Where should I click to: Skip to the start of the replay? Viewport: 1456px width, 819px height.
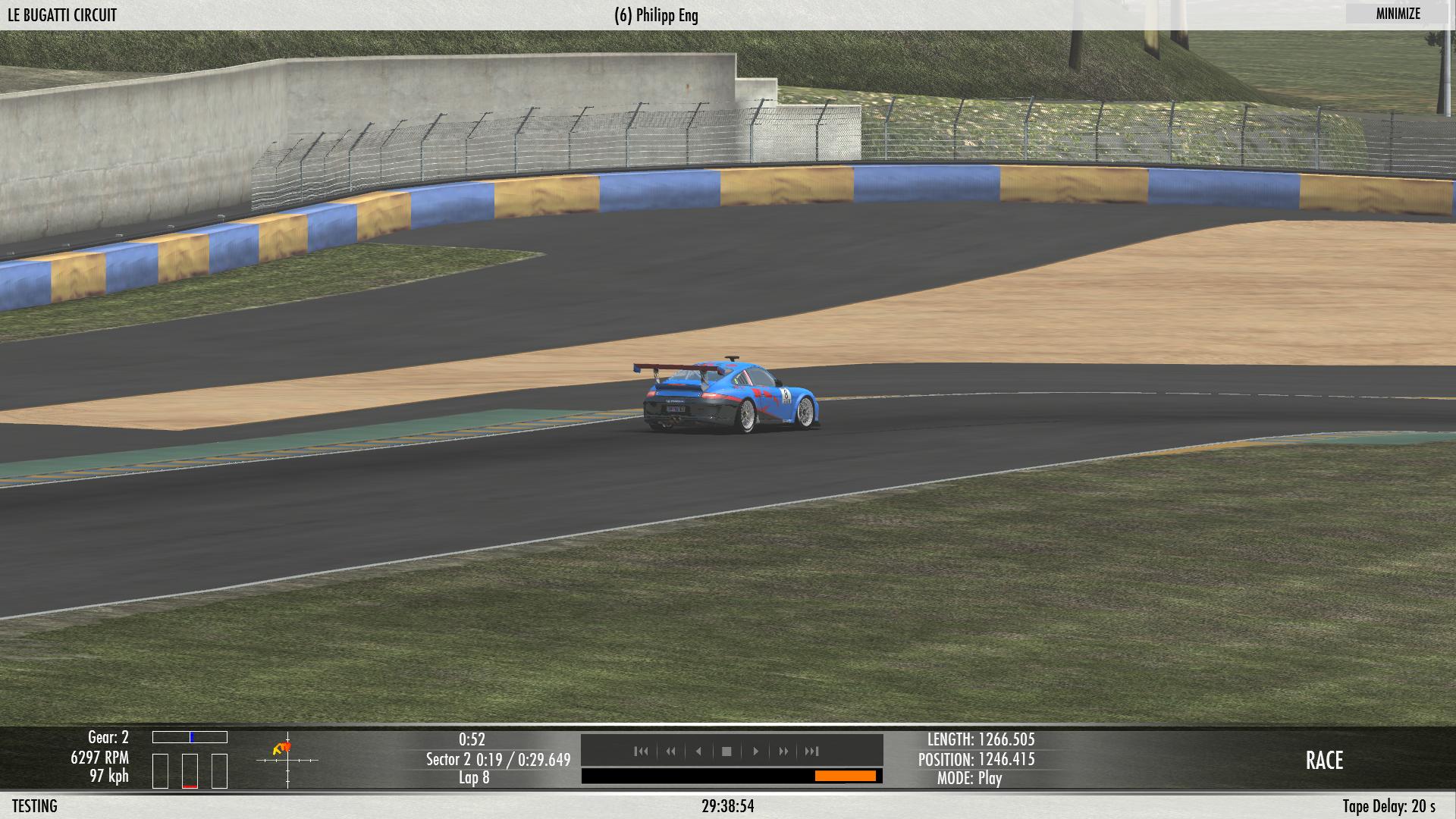(641, 752)
